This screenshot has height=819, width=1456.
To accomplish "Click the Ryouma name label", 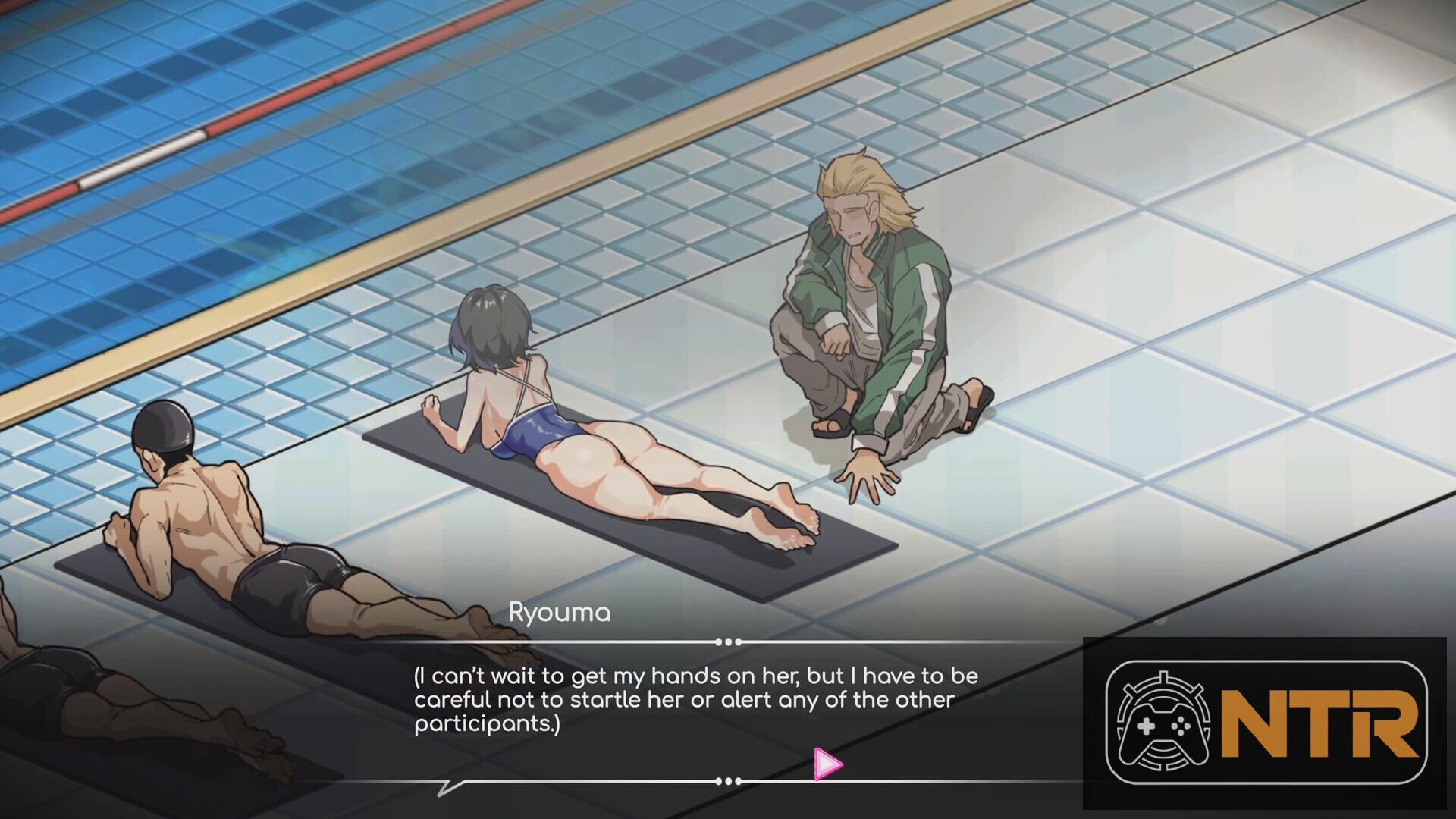I will coord(559,613).
